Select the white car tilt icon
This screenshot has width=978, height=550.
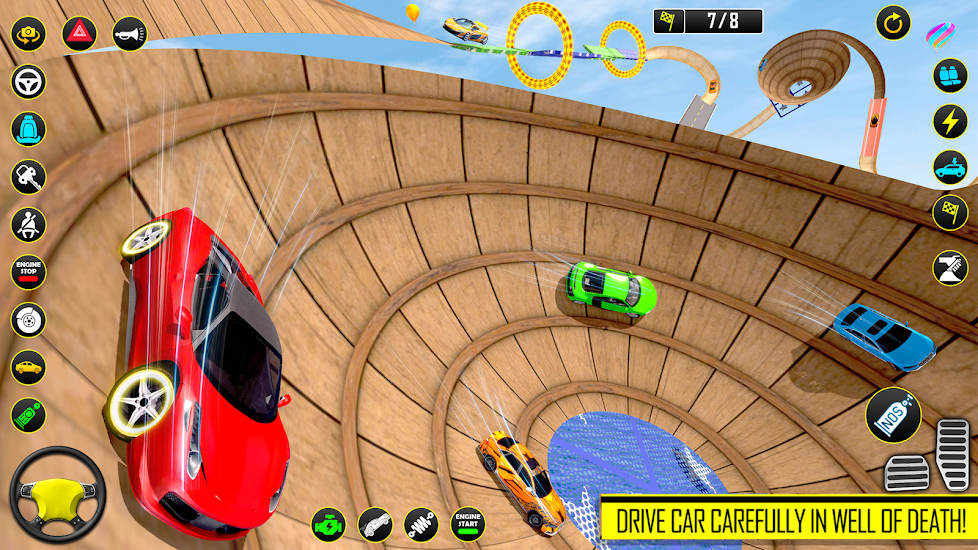pos(375,524)
